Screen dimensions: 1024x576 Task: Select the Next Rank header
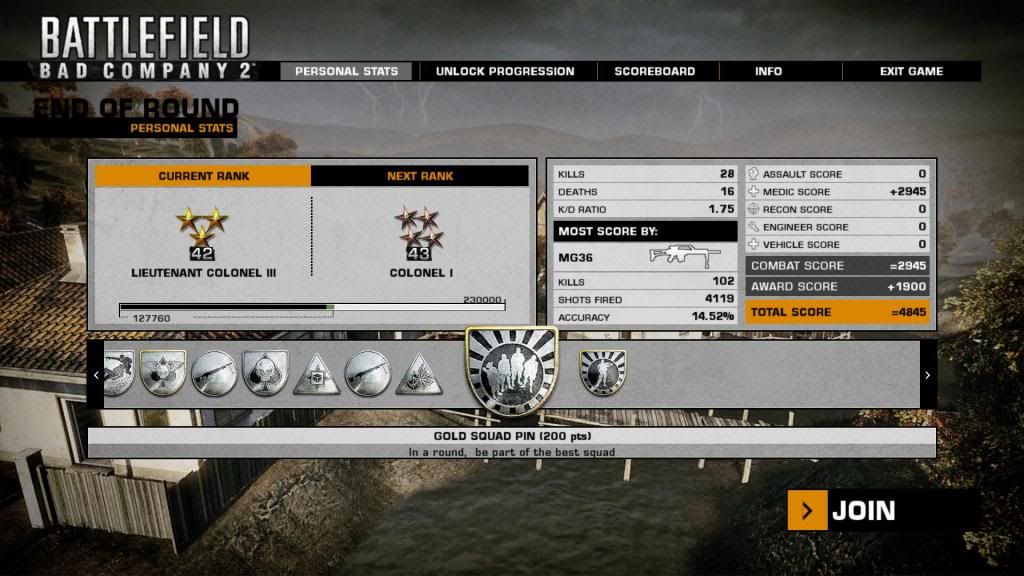(420, 176)
